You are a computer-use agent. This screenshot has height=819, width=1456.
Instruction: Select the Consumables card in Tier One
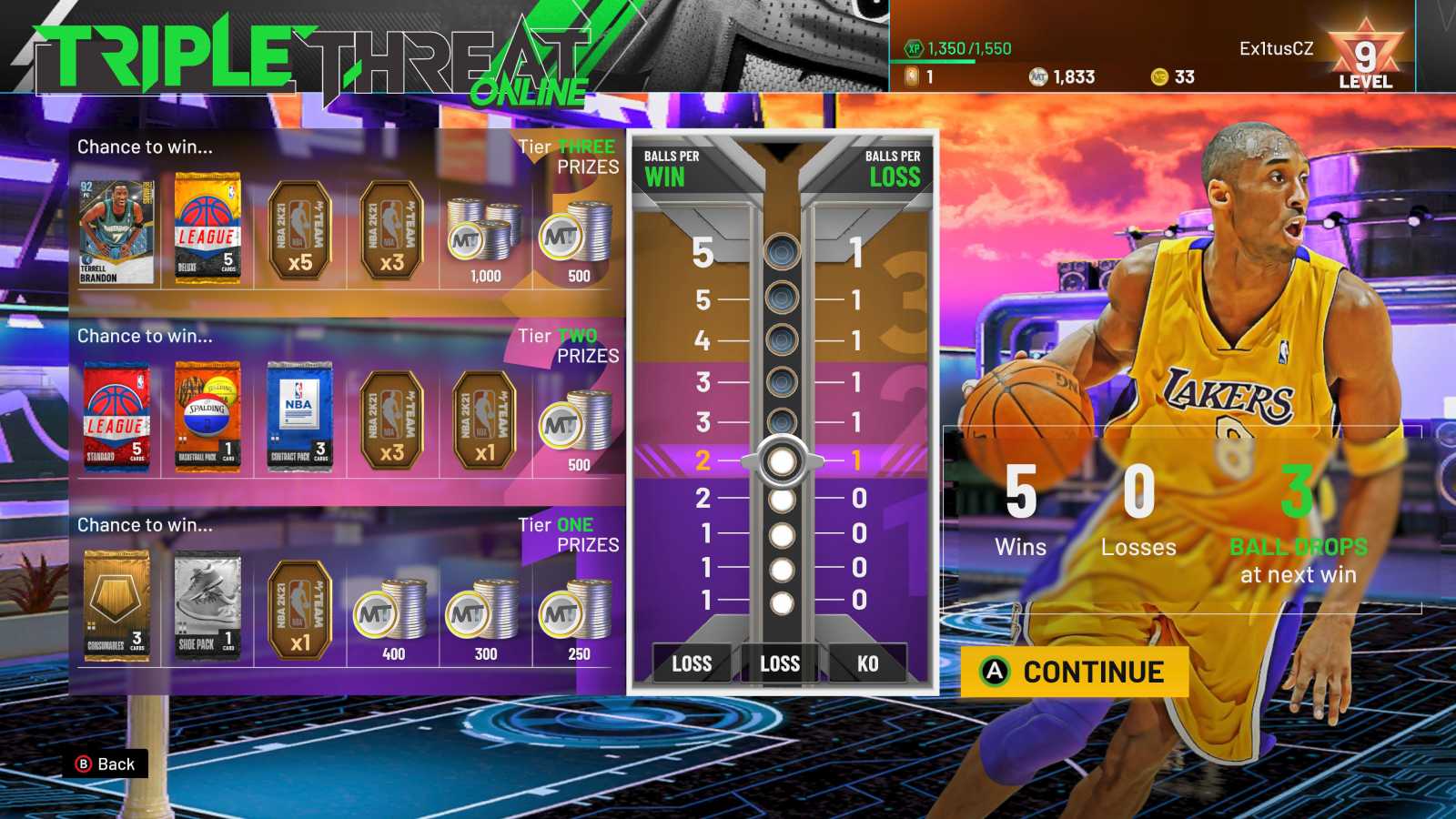pos(117,605)
